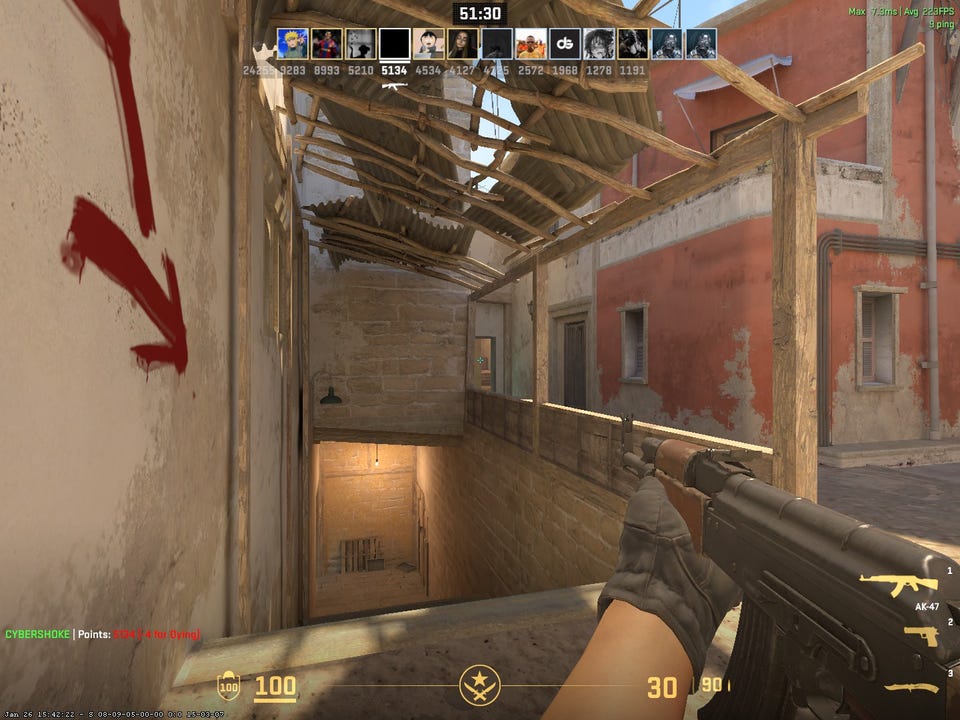Viewport: 960px width, 720px height.
Task: Choose the highlighted black avatar scoring 5134
Action: 395,44
